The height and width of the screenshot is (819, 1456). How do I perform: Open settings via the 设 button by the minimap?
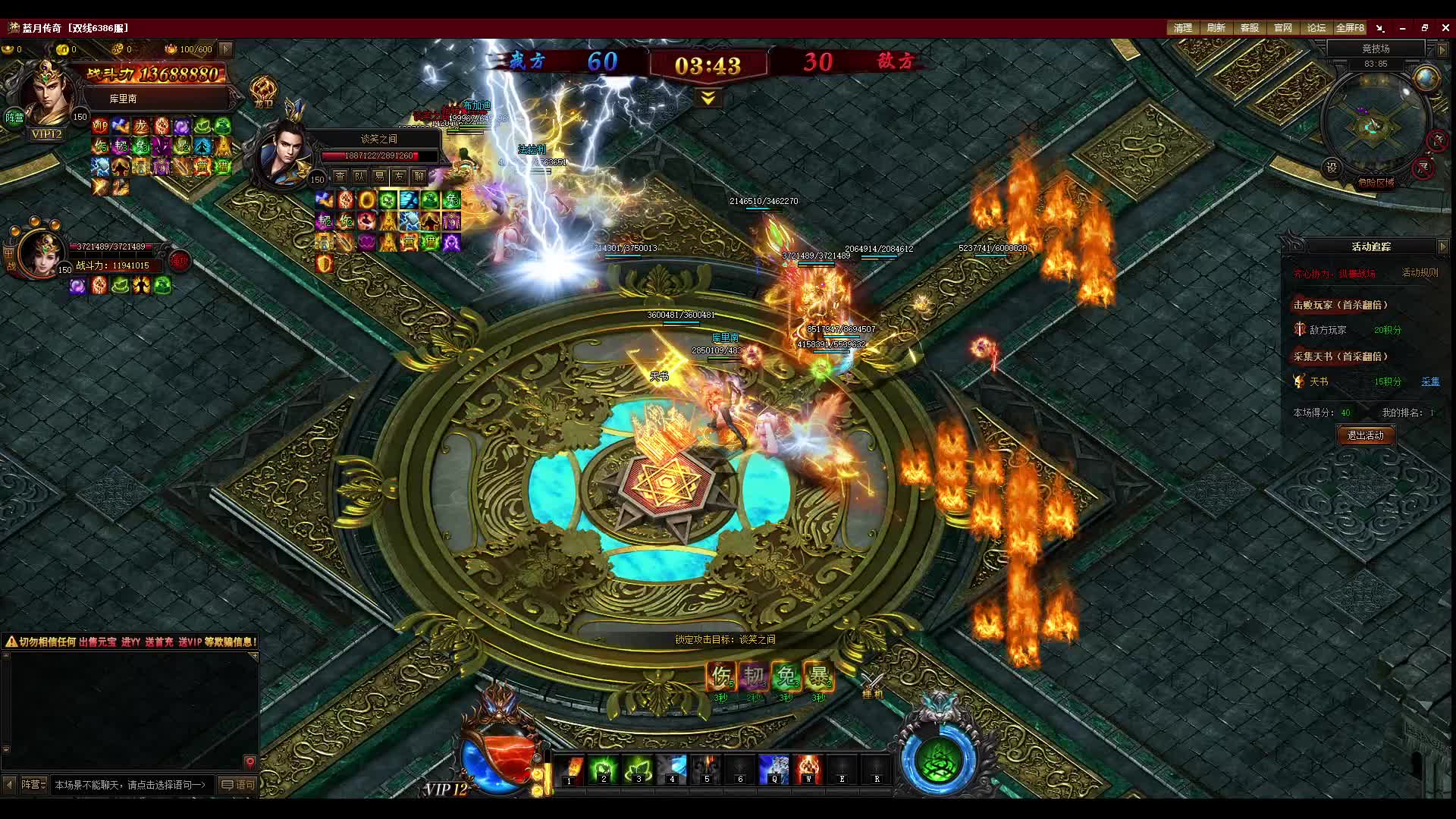(x=1332, y=168)
